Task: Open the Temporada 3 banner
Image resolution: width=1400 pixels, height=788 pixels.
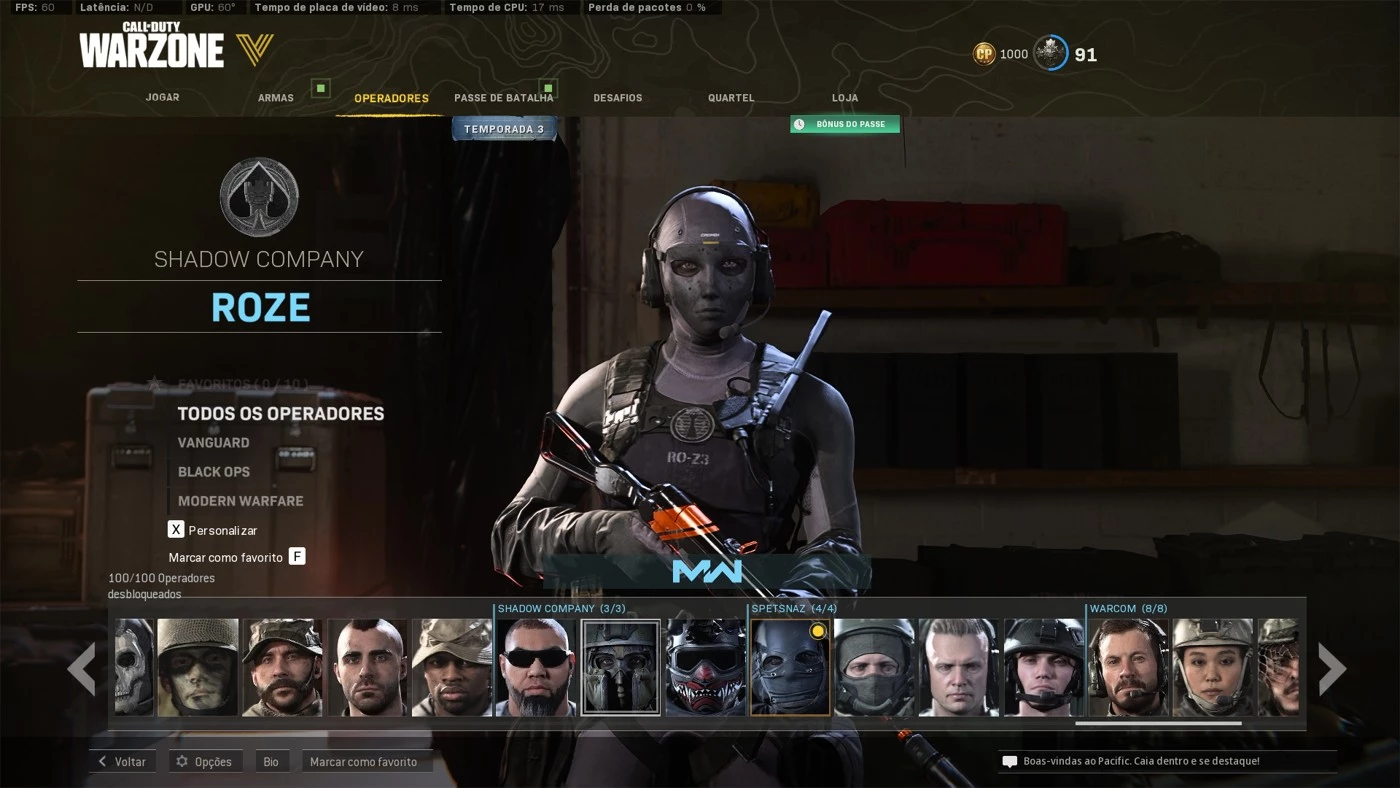Action: click(503, 128)
